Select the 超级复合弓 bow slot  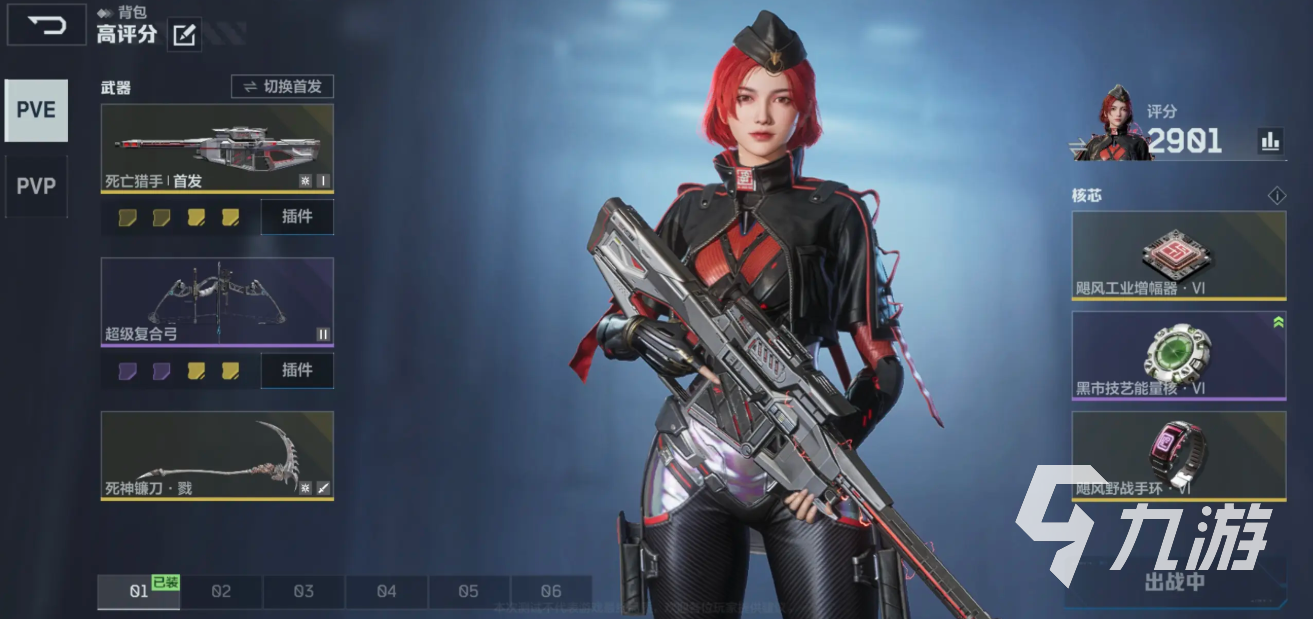click(217, 301)
